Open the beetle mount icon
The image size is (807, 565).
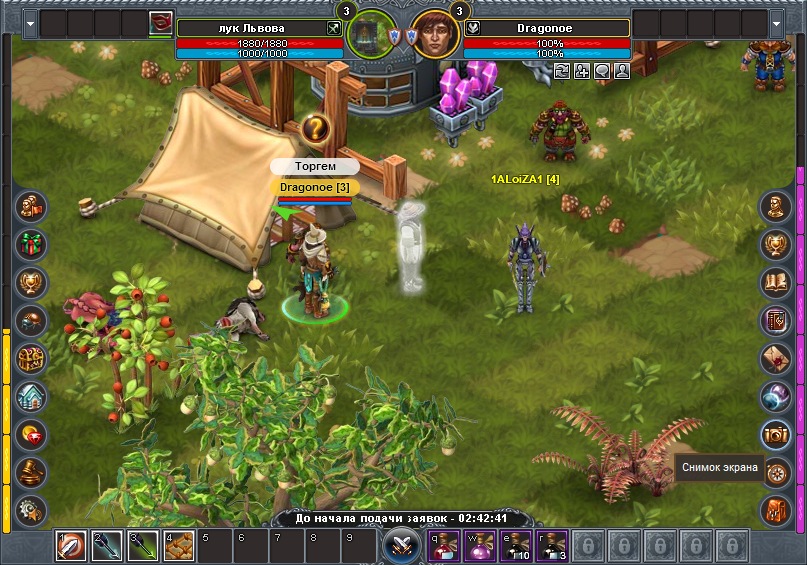pos(32,320)
